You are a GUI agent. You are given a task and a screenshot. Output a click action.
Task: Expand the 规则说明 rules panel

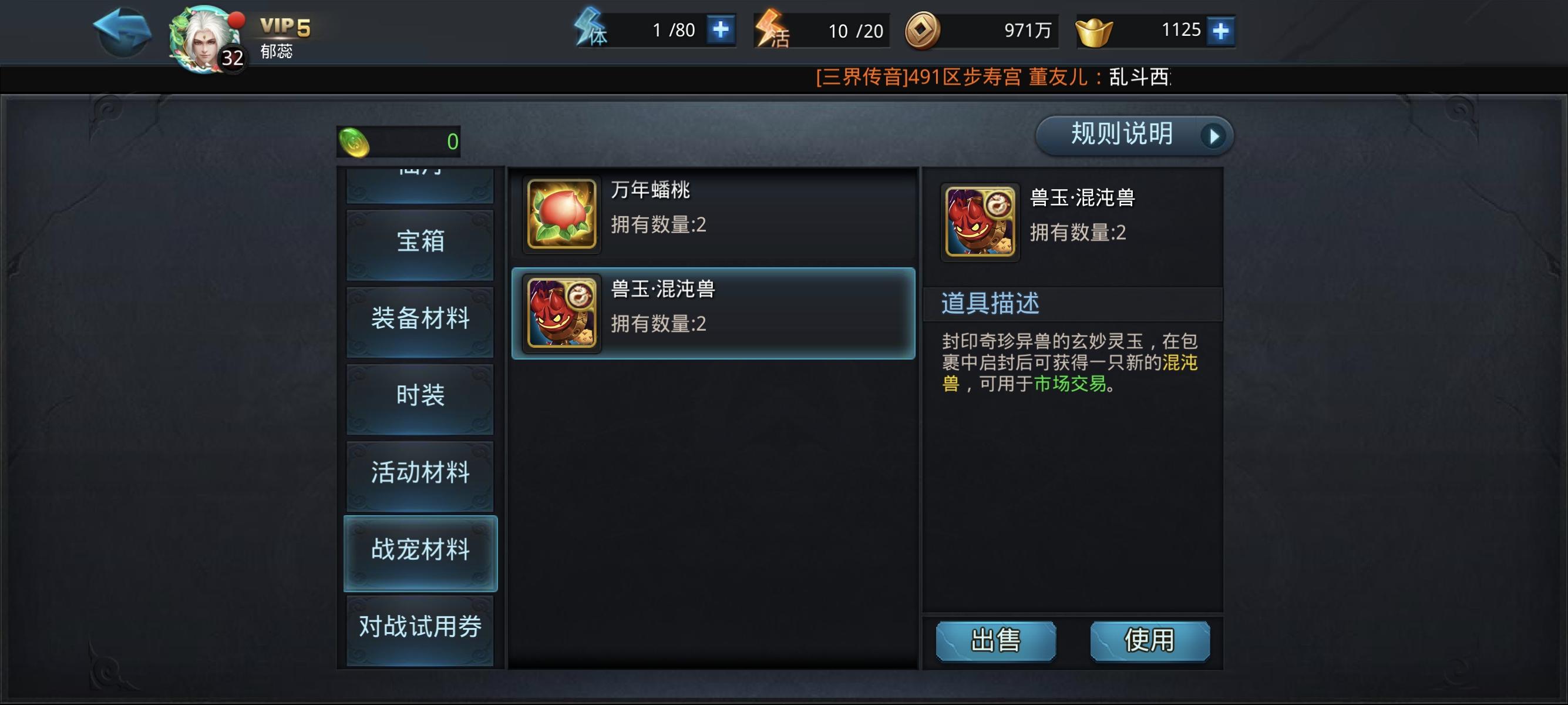1133,135
